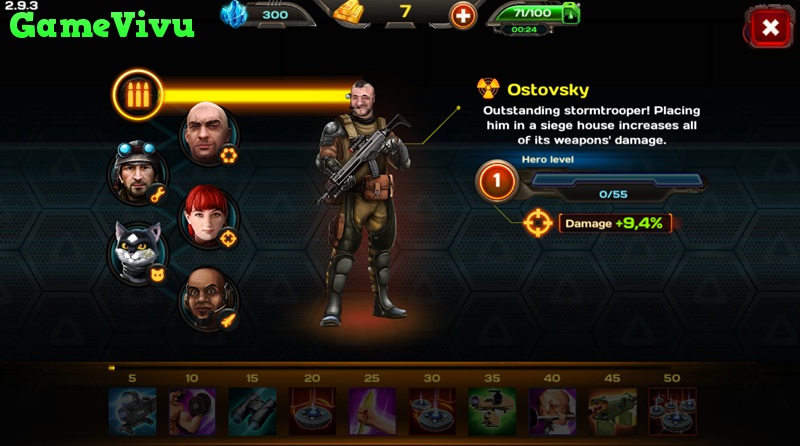Select the headset pilot hero portrait

click(x=208, y=298)
